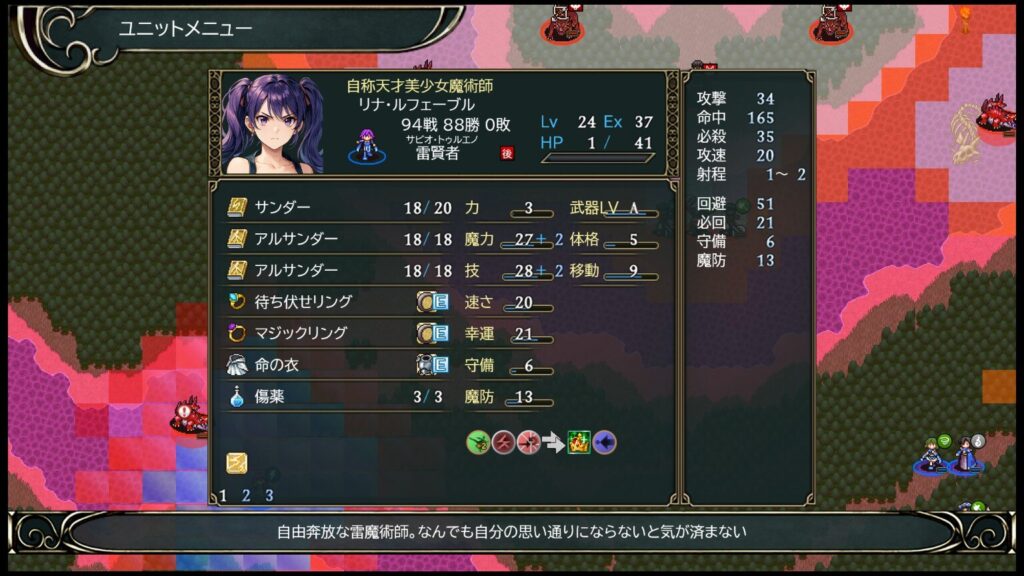The width and height of the screenshot is (1024, 576).
Task: Switch to page 3 of the unit menu
Action: click(269, 495)
